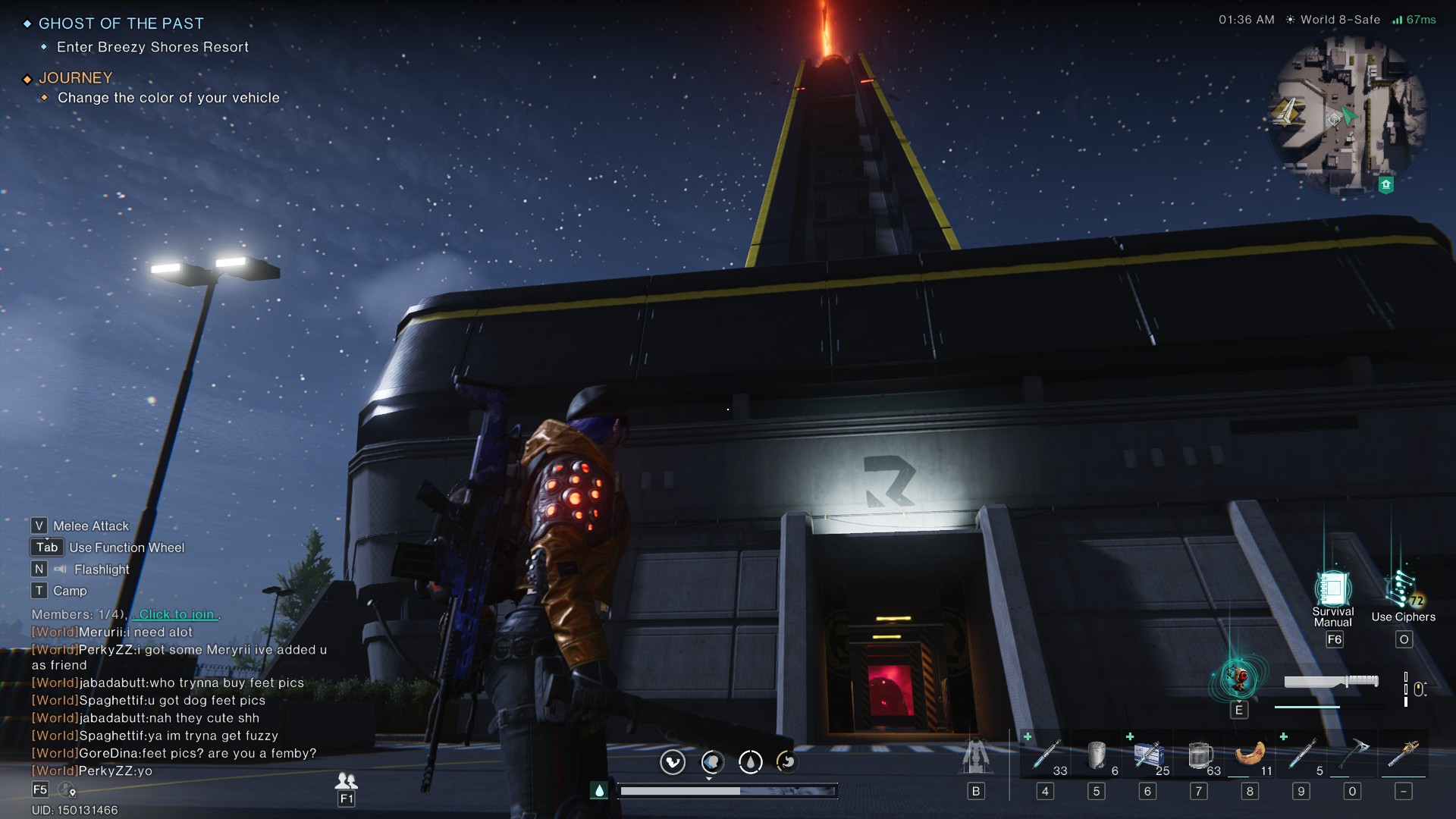The height and width of the screenshot is (819, 1456).
Task: Open the Use Ciphers menu
Action: click(x=1401, y=591)
